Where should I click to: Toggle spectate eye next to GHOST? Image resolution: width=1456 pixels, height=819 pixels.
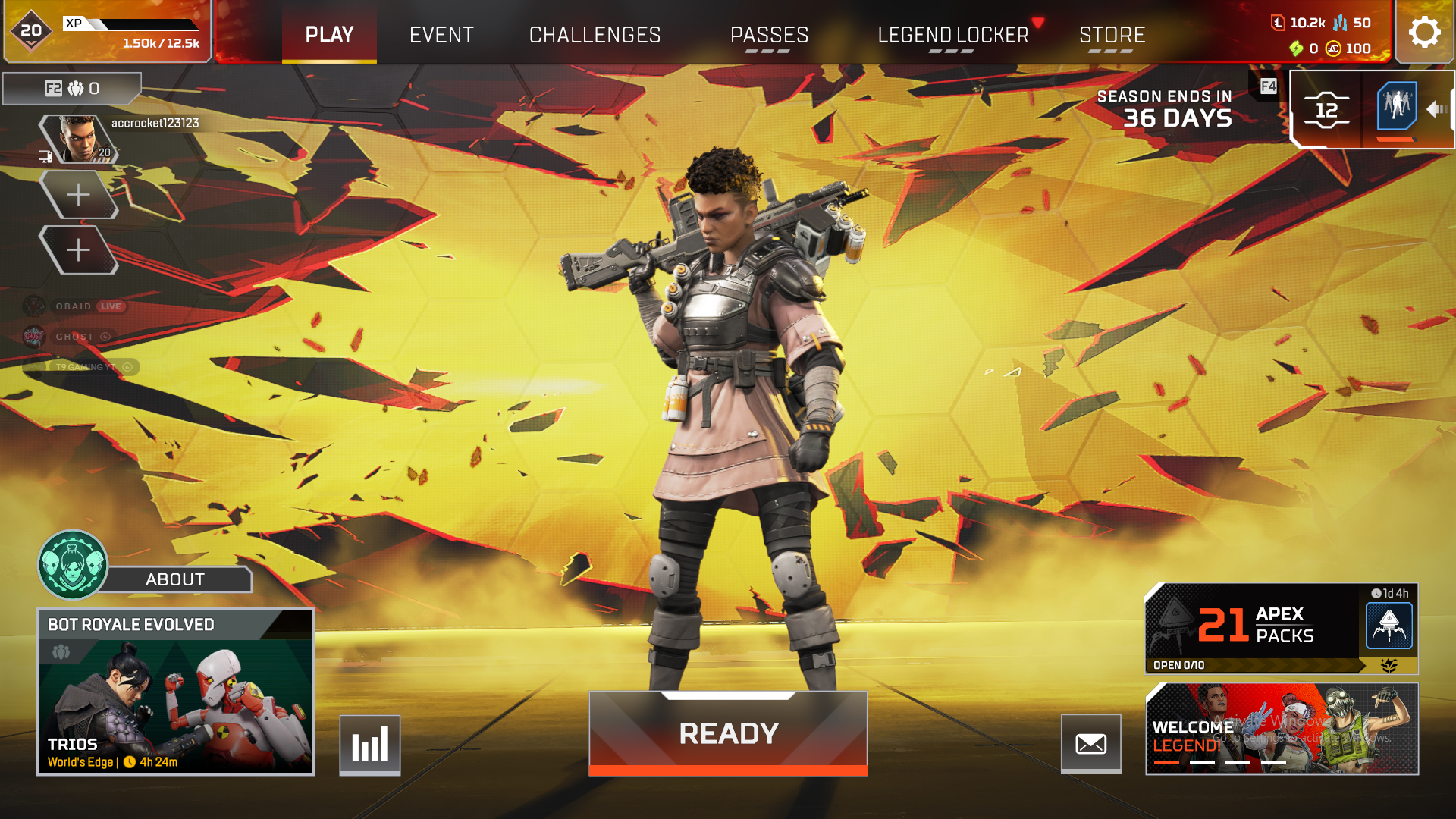click(x=105, y=337)
